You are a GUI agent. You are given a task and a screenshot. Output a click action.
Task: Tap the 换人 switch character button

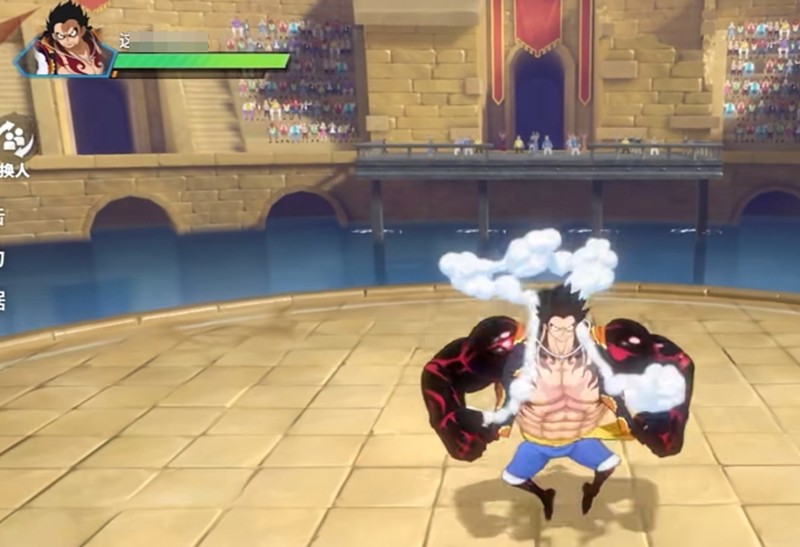(14, 146)
